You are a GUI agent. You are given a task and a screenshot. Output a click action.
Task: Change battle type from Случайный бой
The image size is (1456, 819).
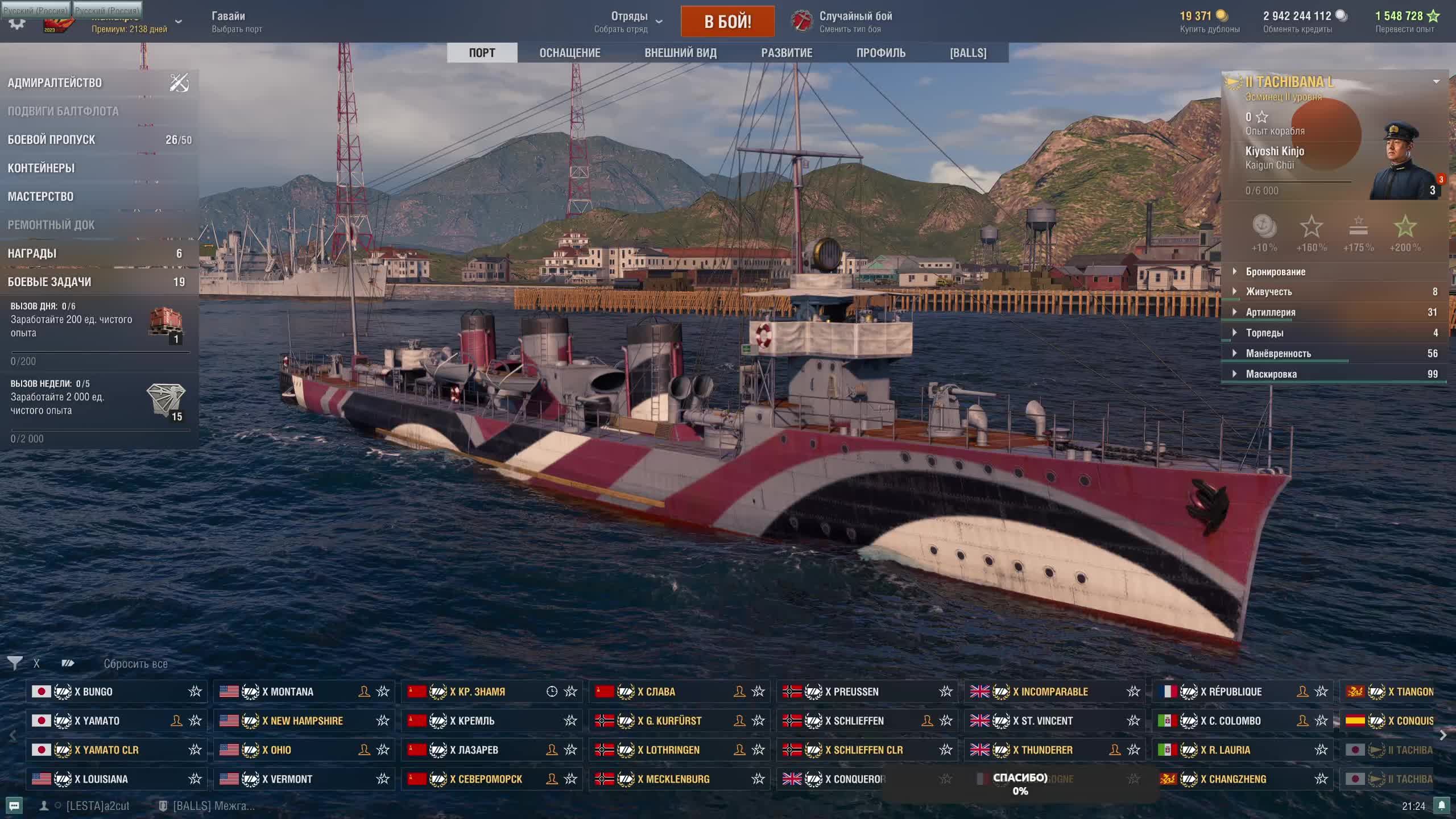849,22
